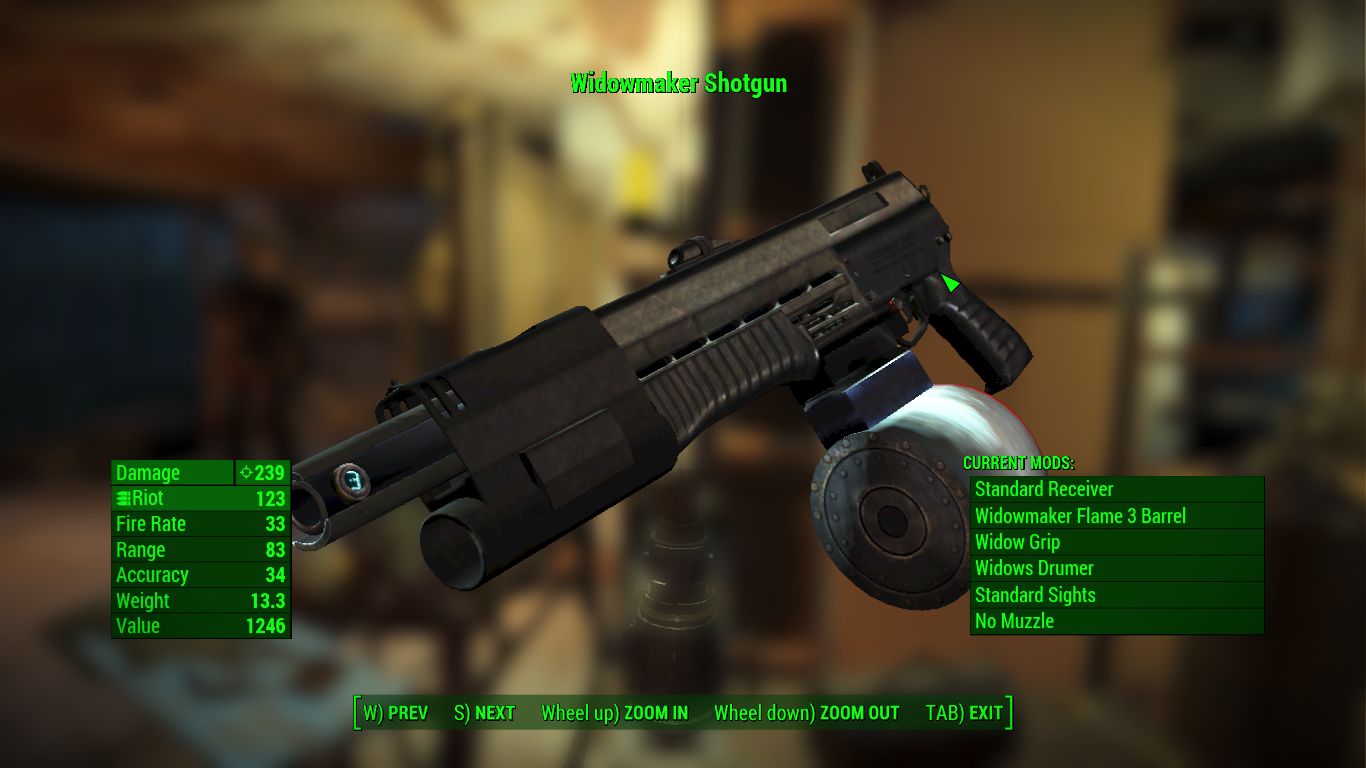This screenshot has height=768, width=1366.
Task: Click the Widowmaker Flame 3 Barrel mod
Action: pos(1116,516)
